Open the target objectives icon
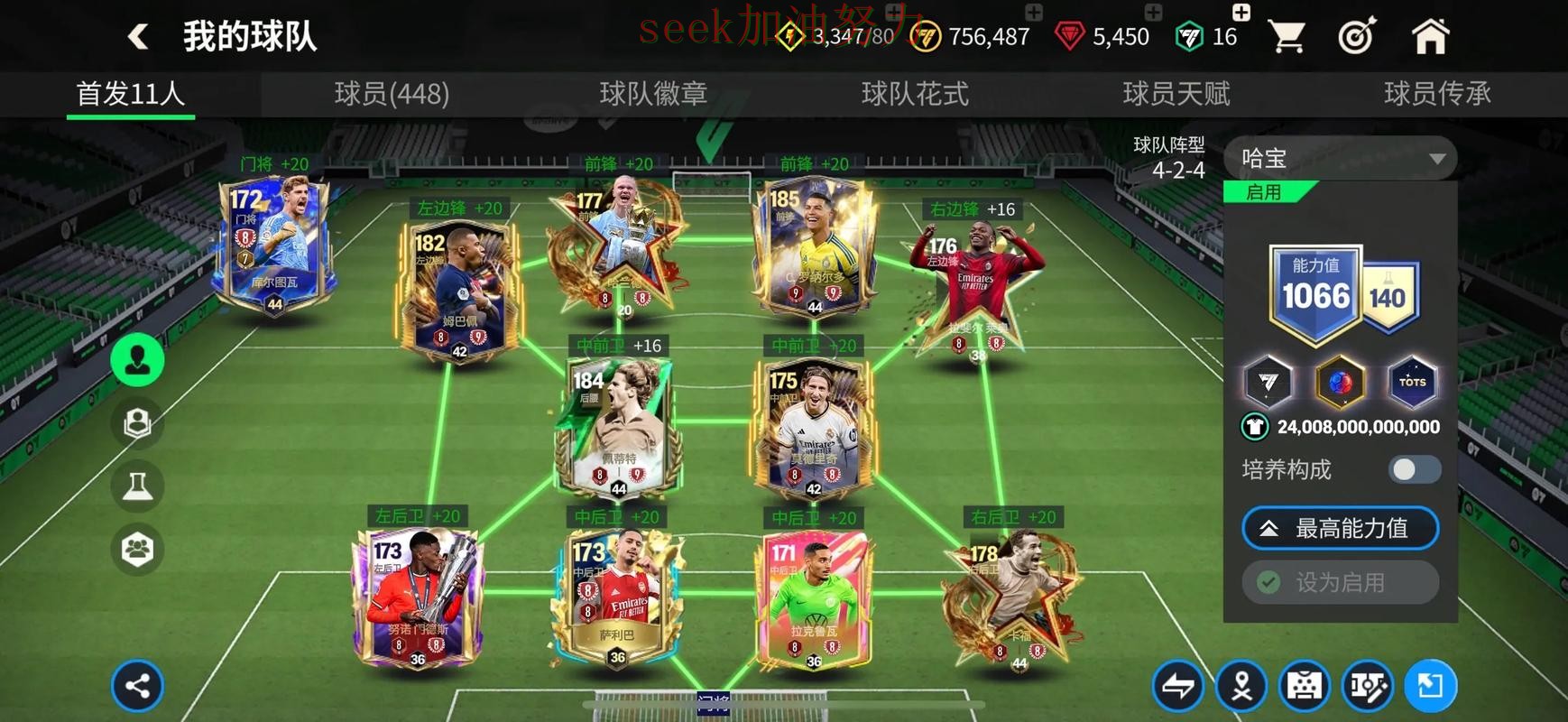1568x722 pixels. tap(1357, 37)
